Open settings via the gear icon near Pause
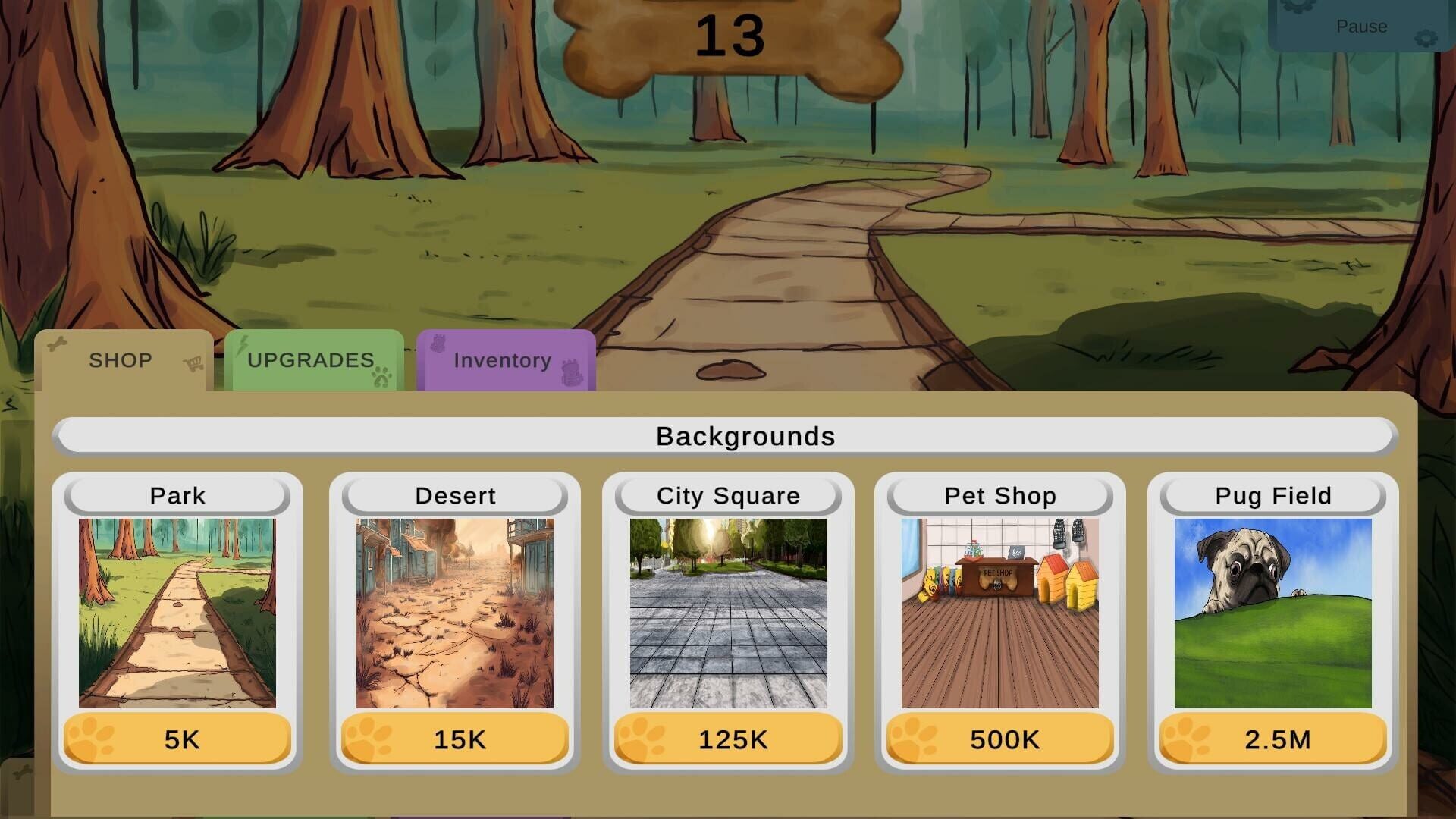 click(x=1426, y=37)
